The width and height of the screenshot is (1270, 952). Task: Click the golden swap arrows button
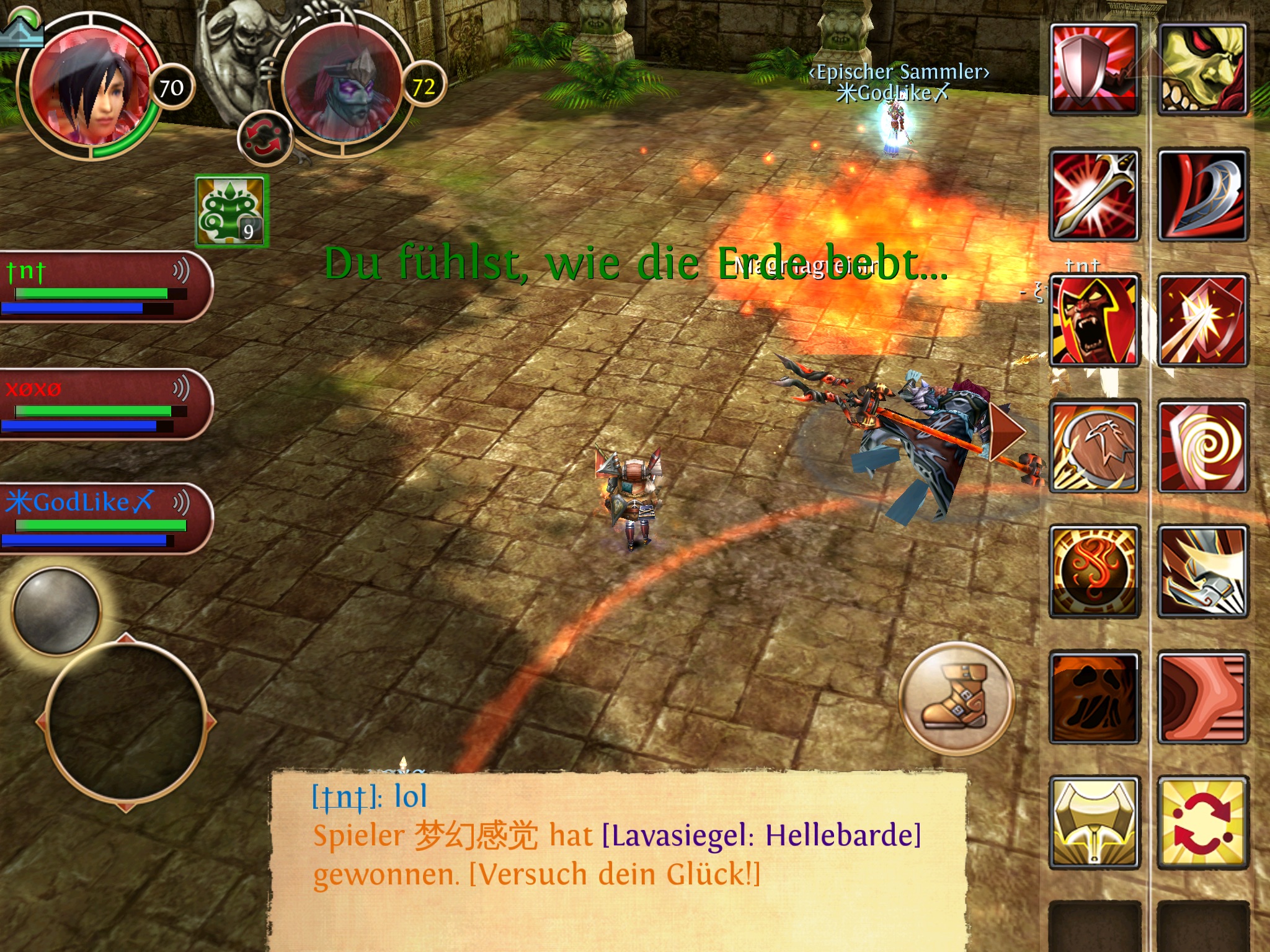click(1202, 823)
